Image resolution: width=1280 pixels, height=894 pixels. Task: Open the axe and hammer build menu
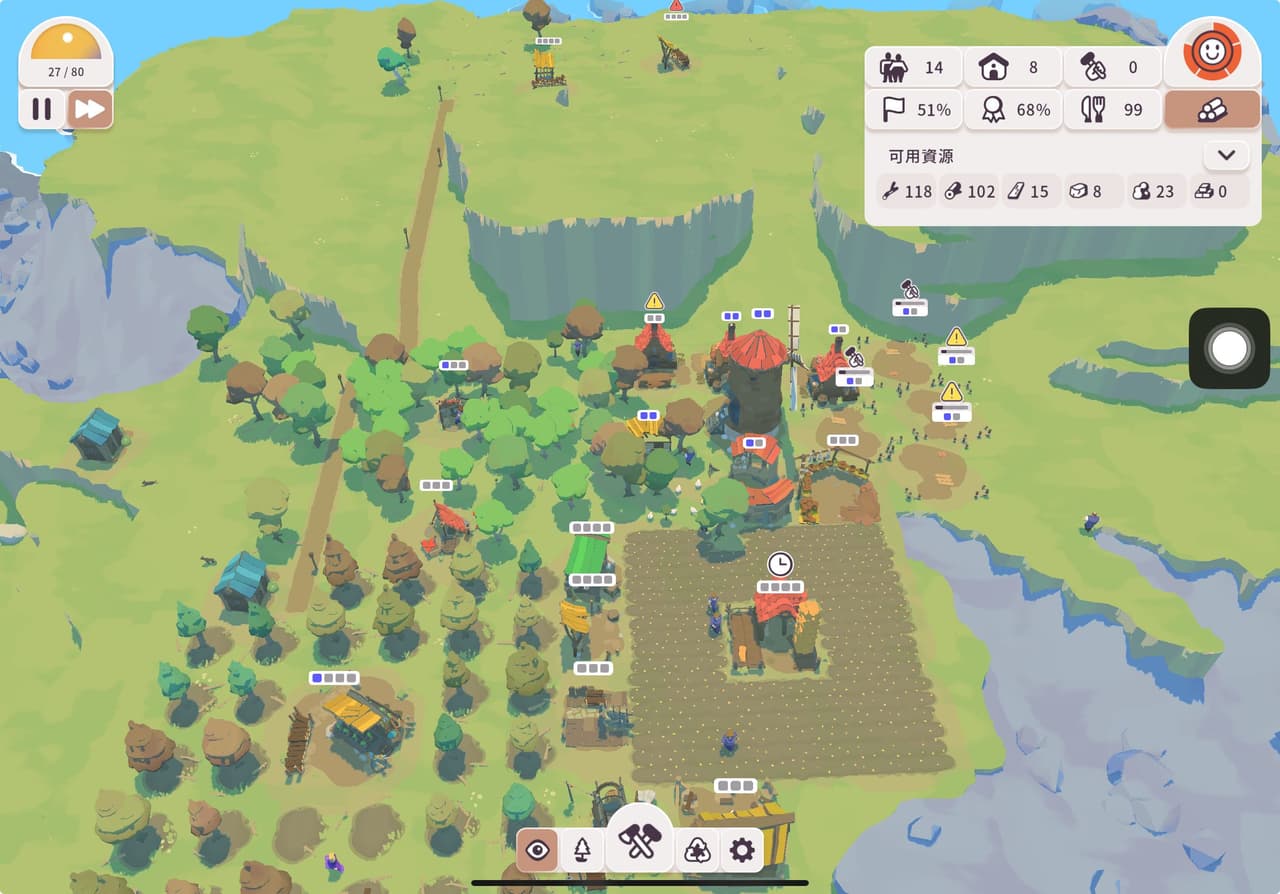coord(640,840)
